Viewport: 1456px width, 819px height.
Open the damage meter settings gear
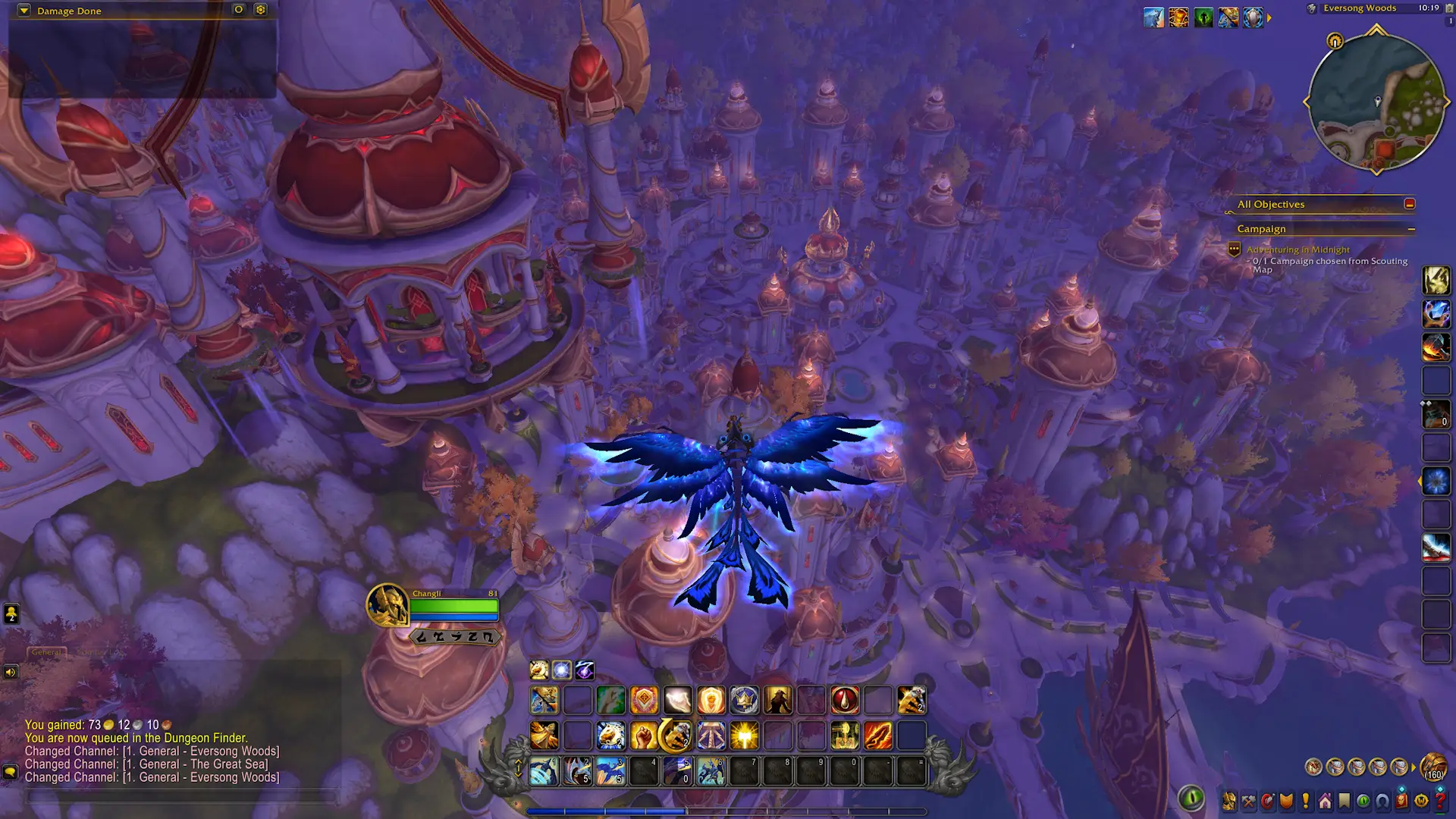pos(260,10)
